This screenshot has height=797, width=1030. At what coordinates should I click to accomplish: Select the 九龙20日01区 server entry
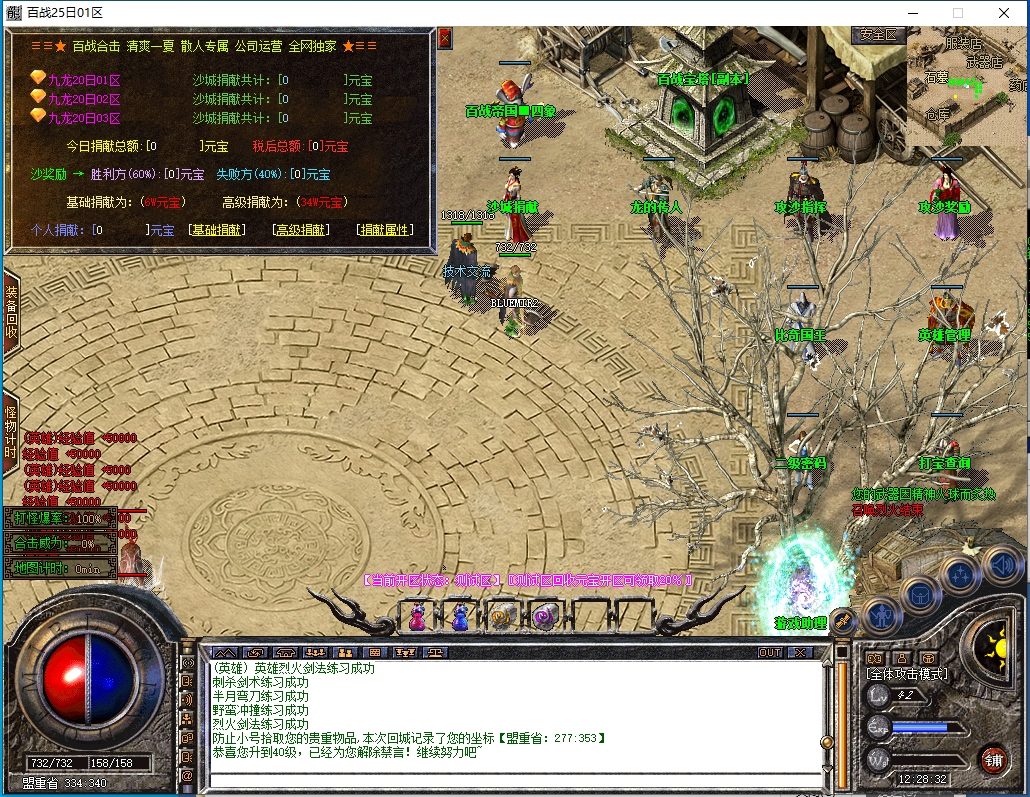click(84, 79)
